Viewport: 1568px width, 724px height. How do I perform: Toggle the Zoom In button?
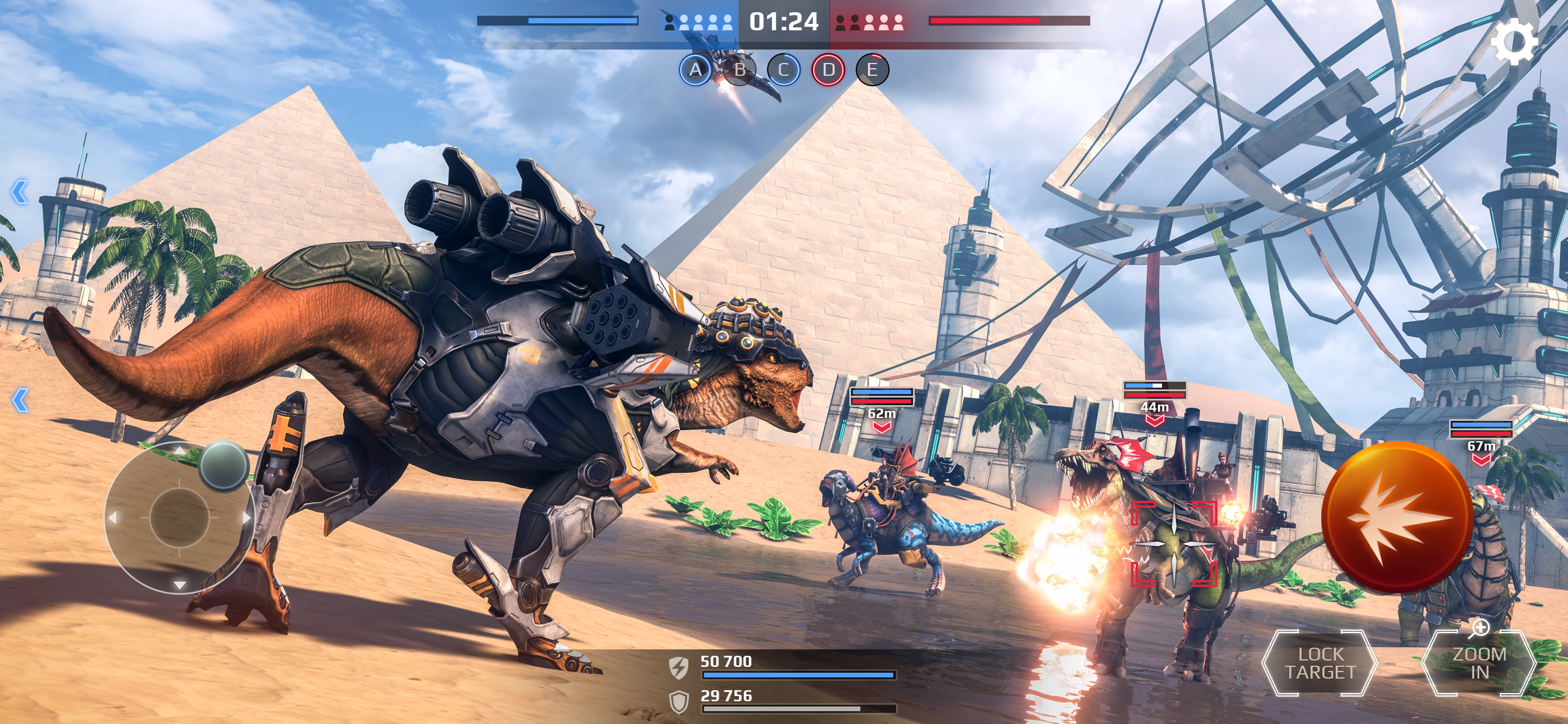click(1479, 663)
